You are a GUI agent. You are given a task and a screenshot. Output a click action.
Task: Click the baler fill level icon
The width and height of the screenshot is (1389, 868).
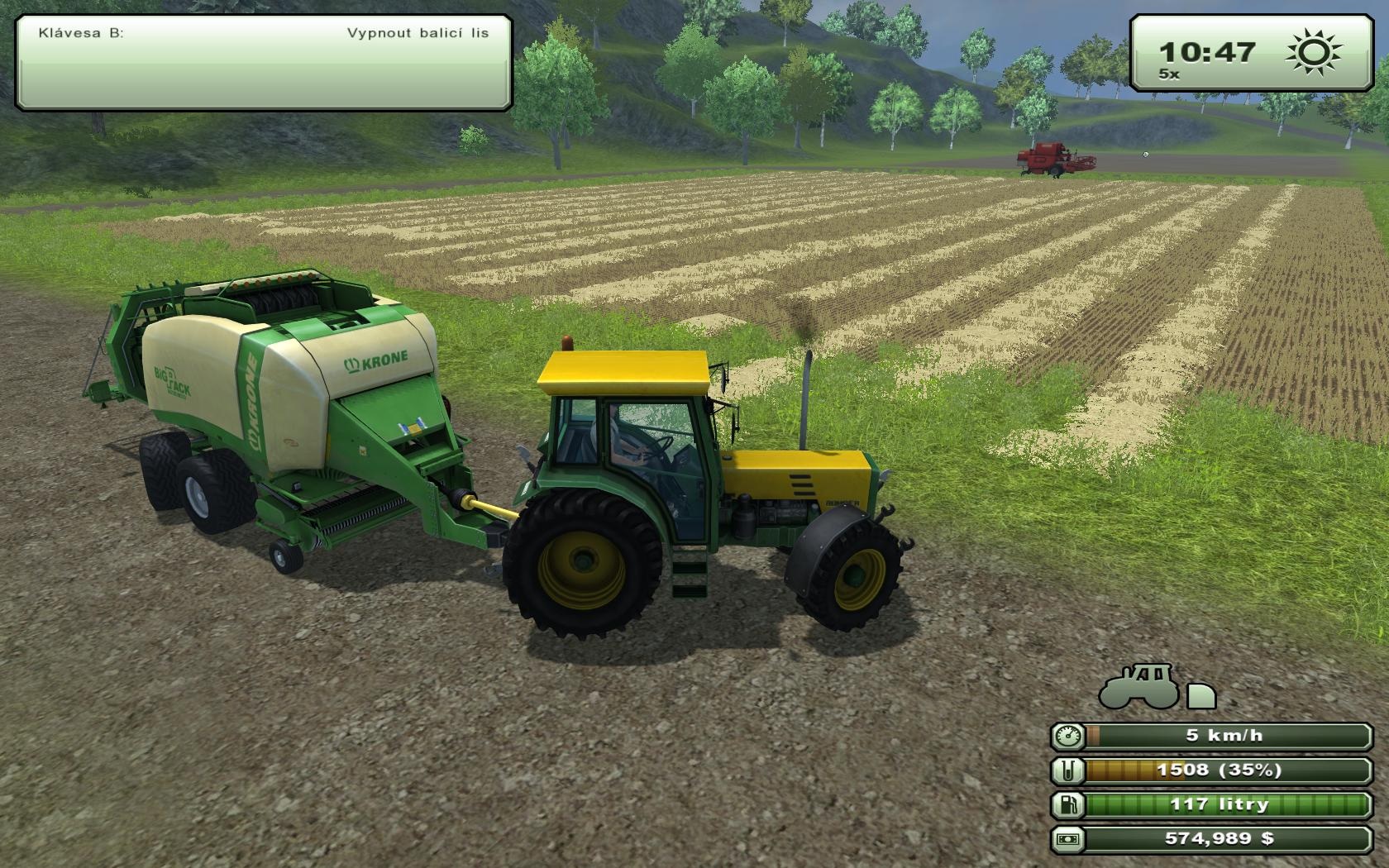[1068, 770]
